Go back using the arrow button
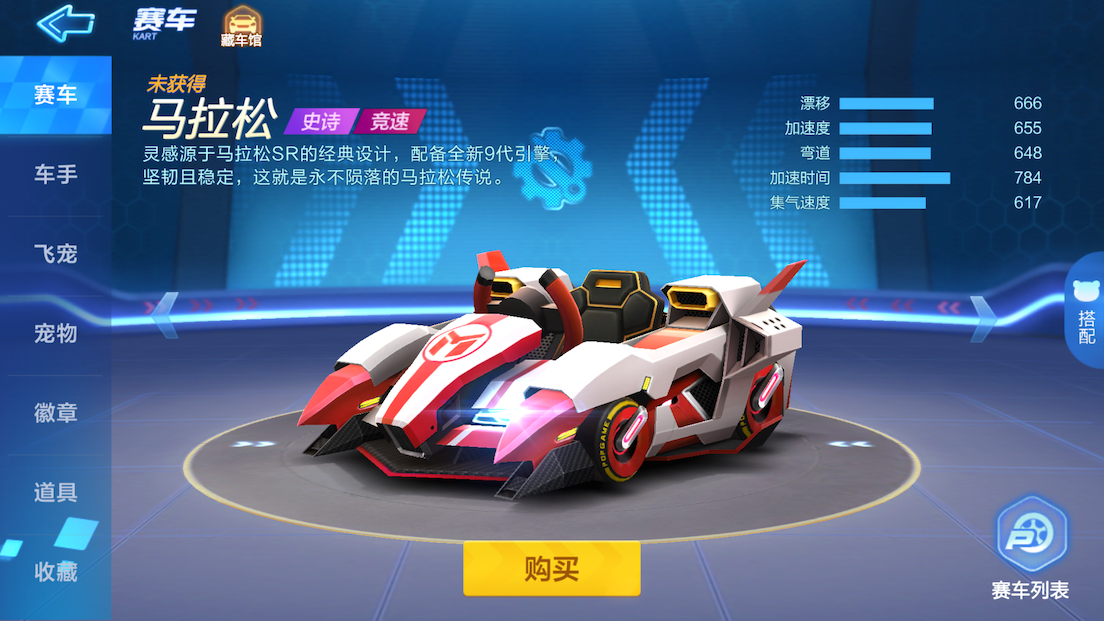This screenshot has width=1104, height=621. click(65, 23)
